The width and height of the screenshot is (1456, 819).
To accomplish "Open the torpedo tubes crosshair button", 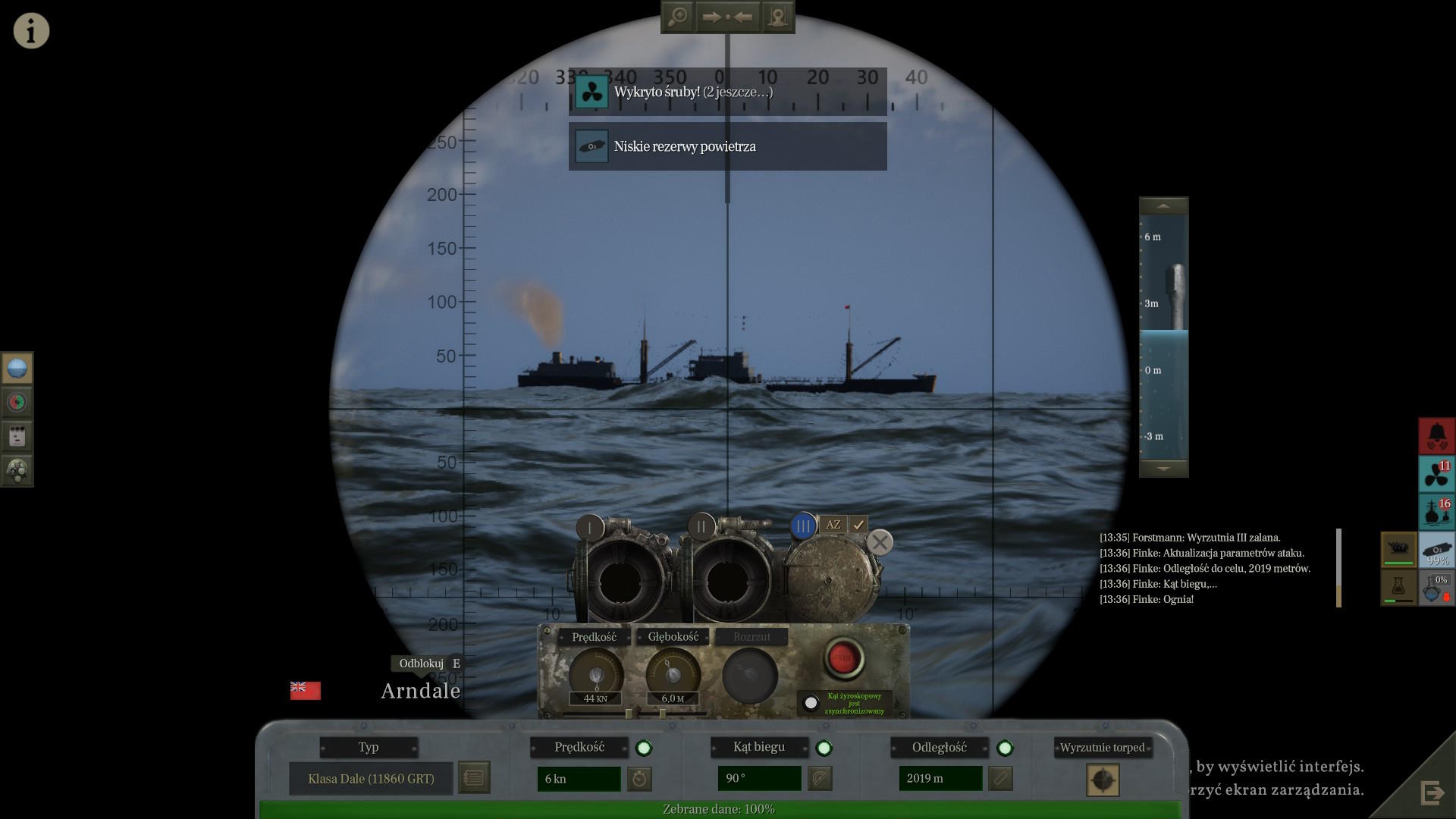I will [x=1103, y=780].
